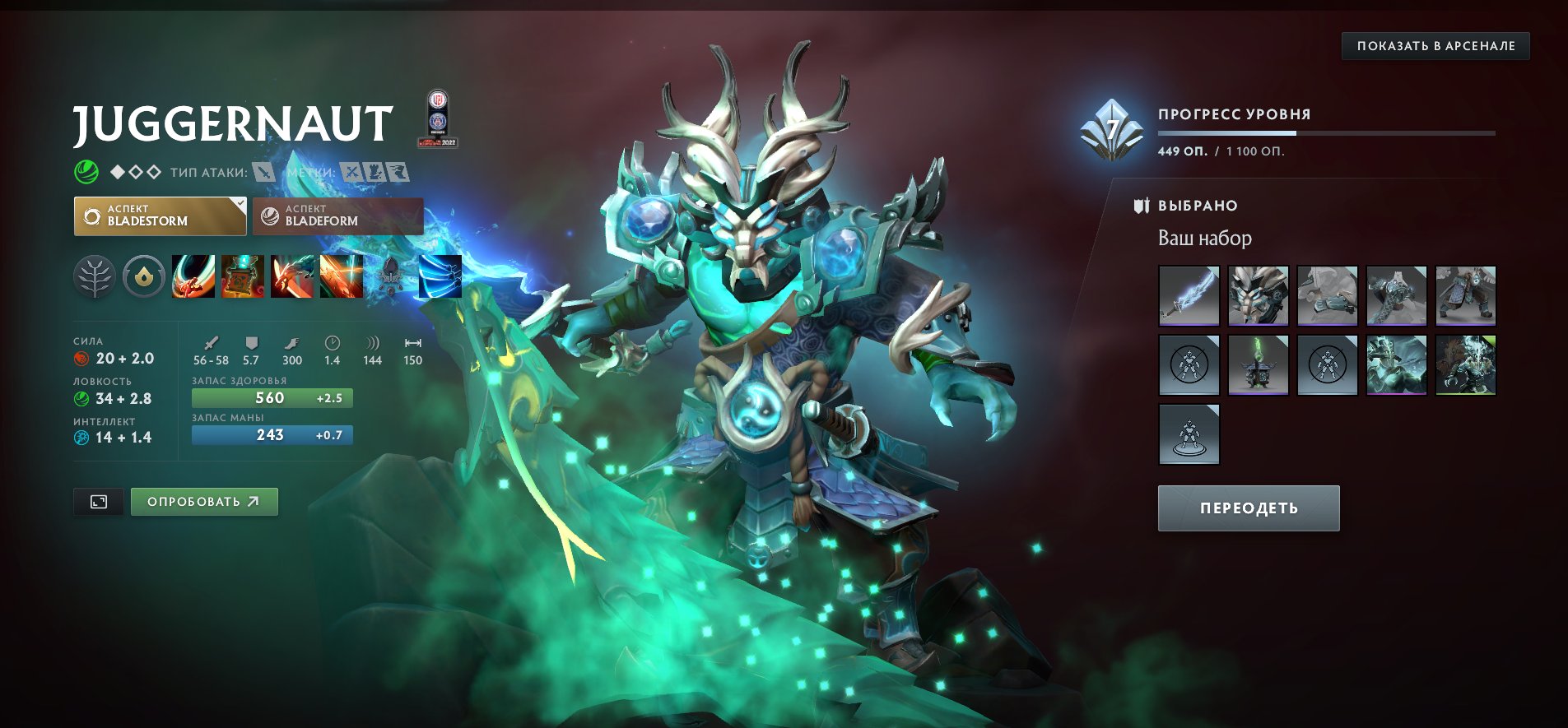Click the strength attribute icon
The width and height of the screenshot is (1568, 728).
(x=80, y=359)
